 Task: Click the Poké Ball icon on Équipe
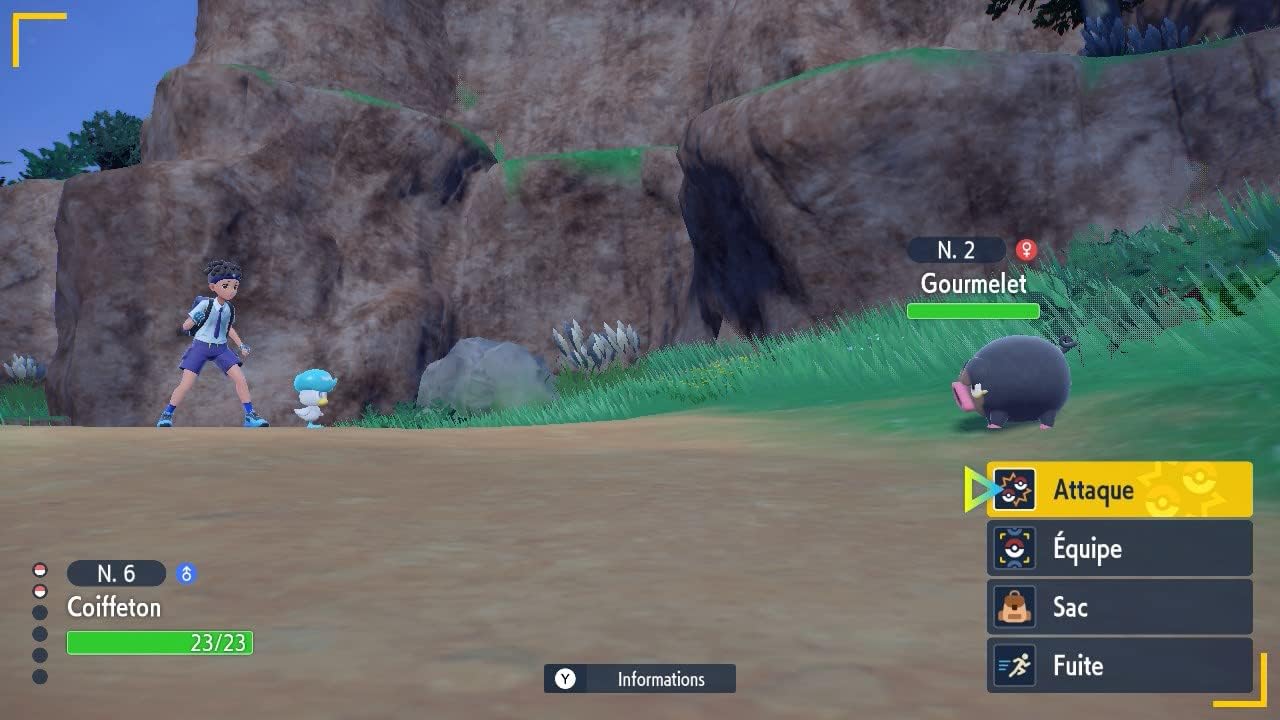pos(1013,548)
